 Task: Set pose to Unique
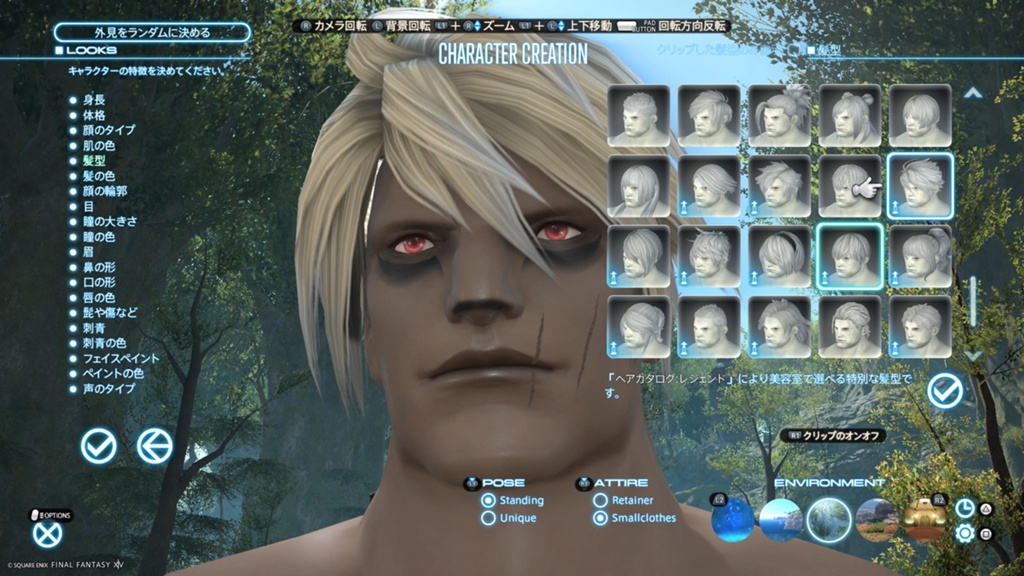coord(489,518)
